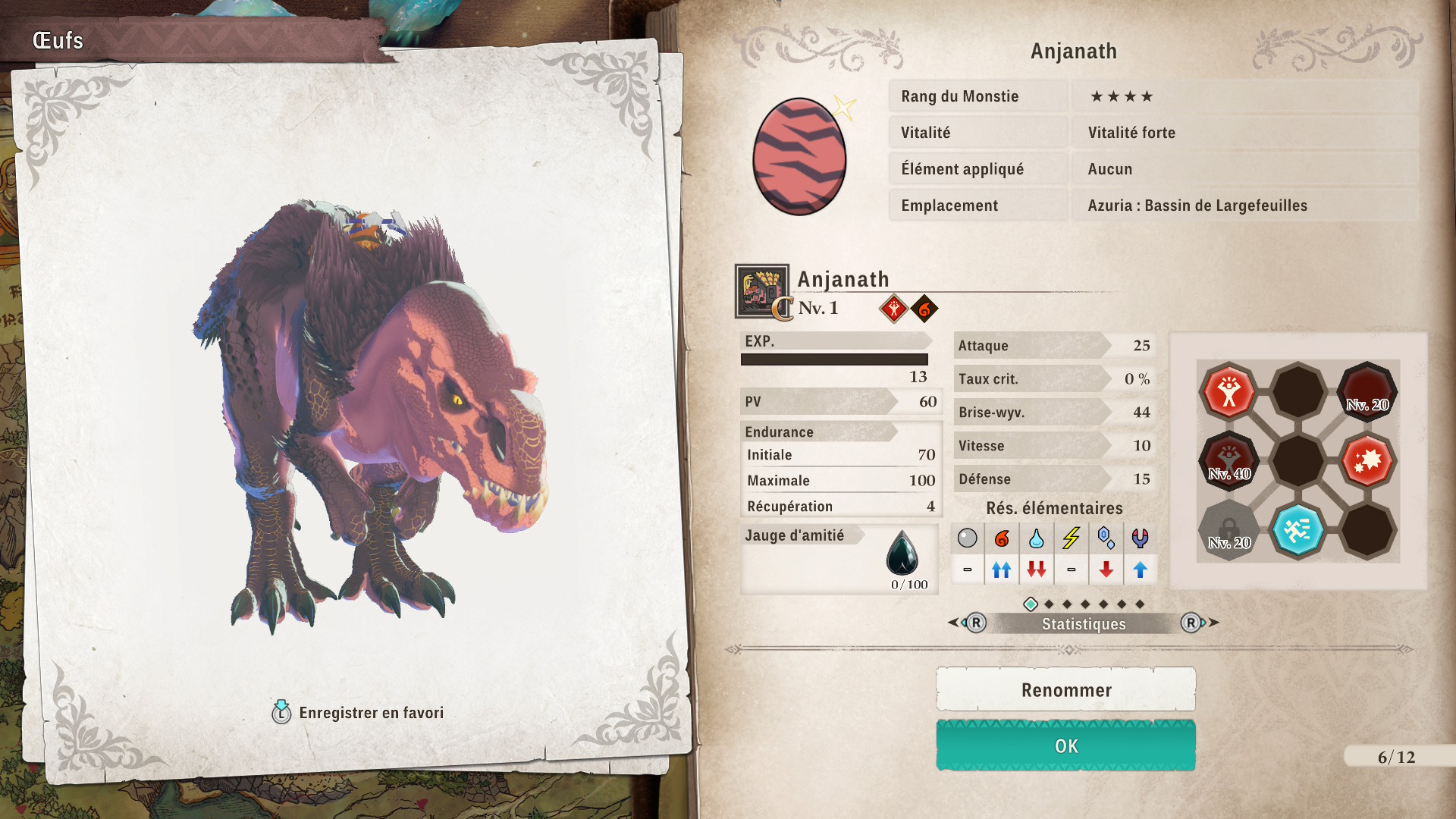Click the Statistiques page label

coord(1083,623)
